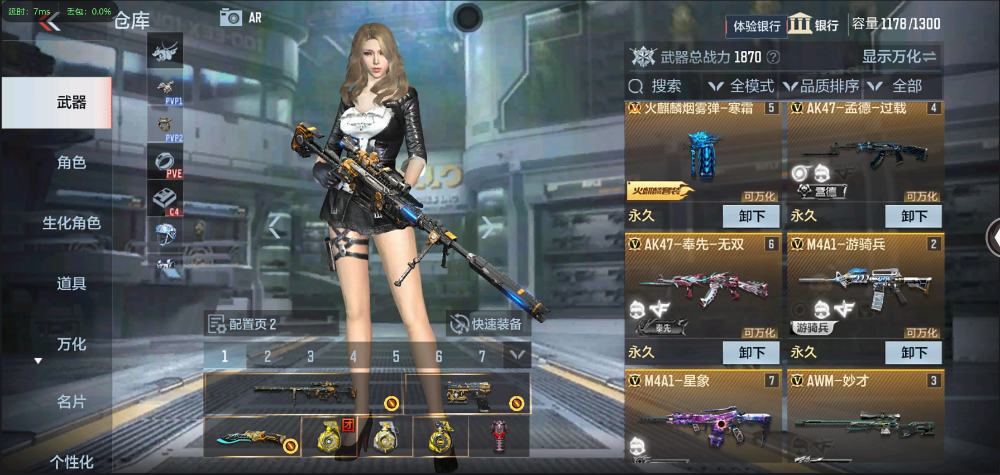
Task: Open the AR camera mode
Action: pyautogui.click(x=241, y=17)
